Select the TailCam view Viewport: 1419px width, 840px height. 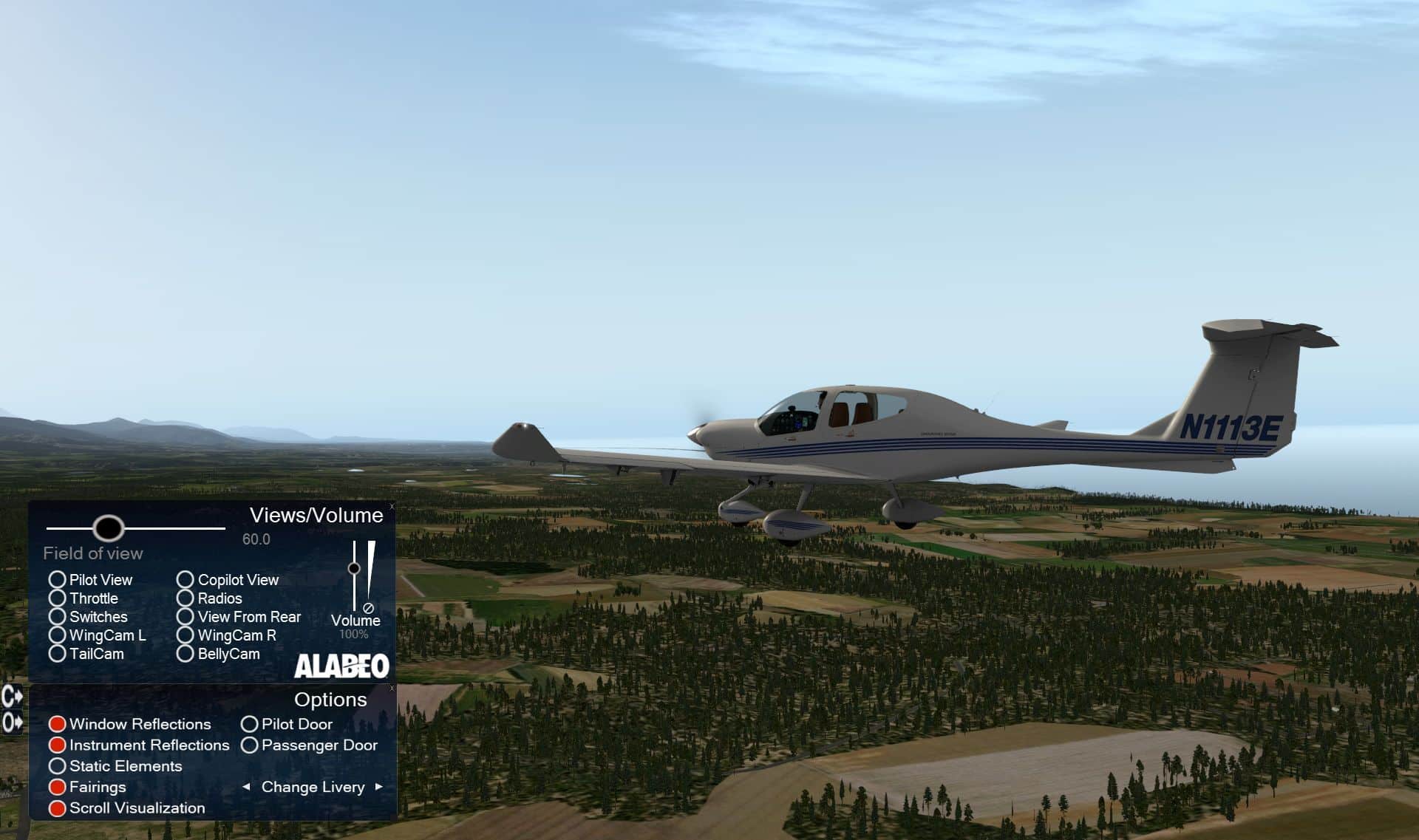(58, 654)
